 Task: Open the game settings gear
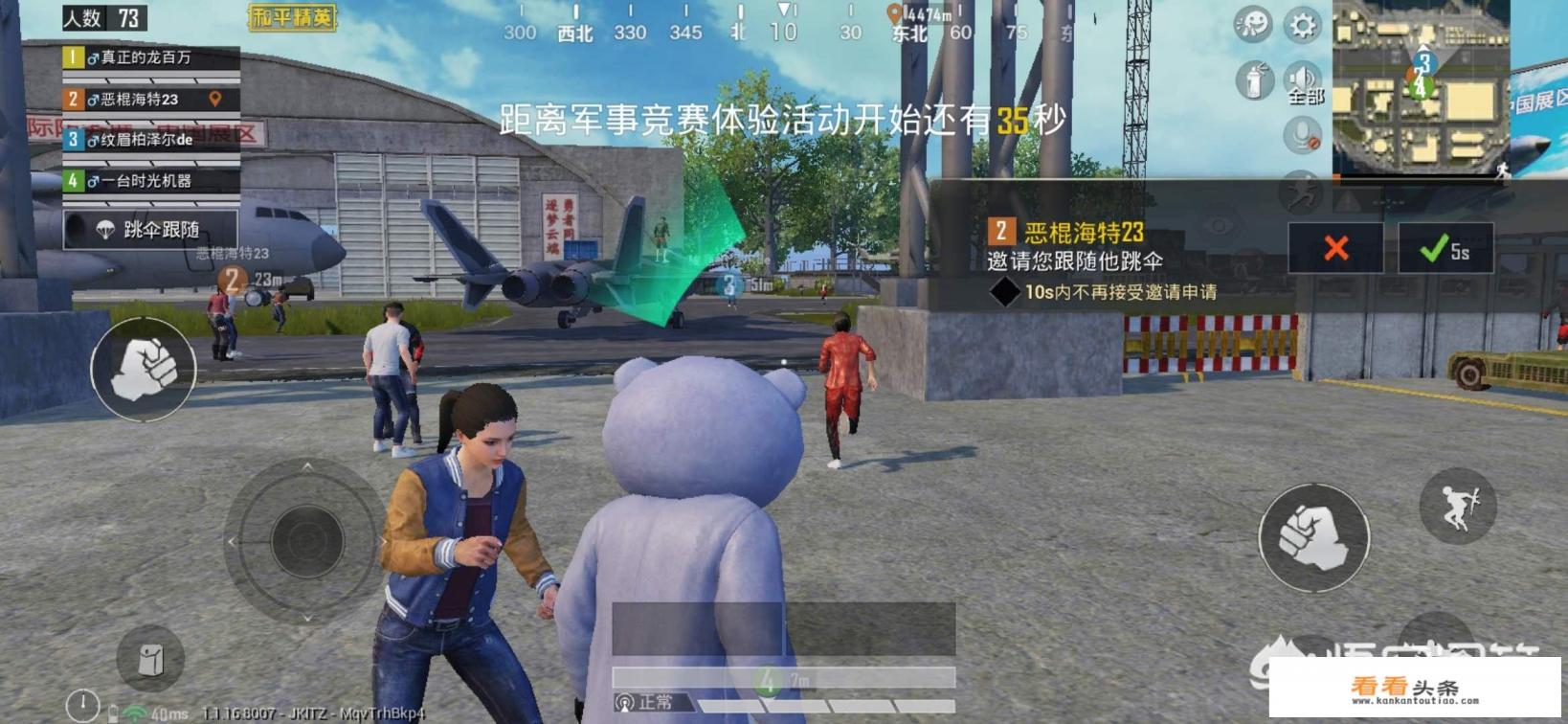point(1302,26)
